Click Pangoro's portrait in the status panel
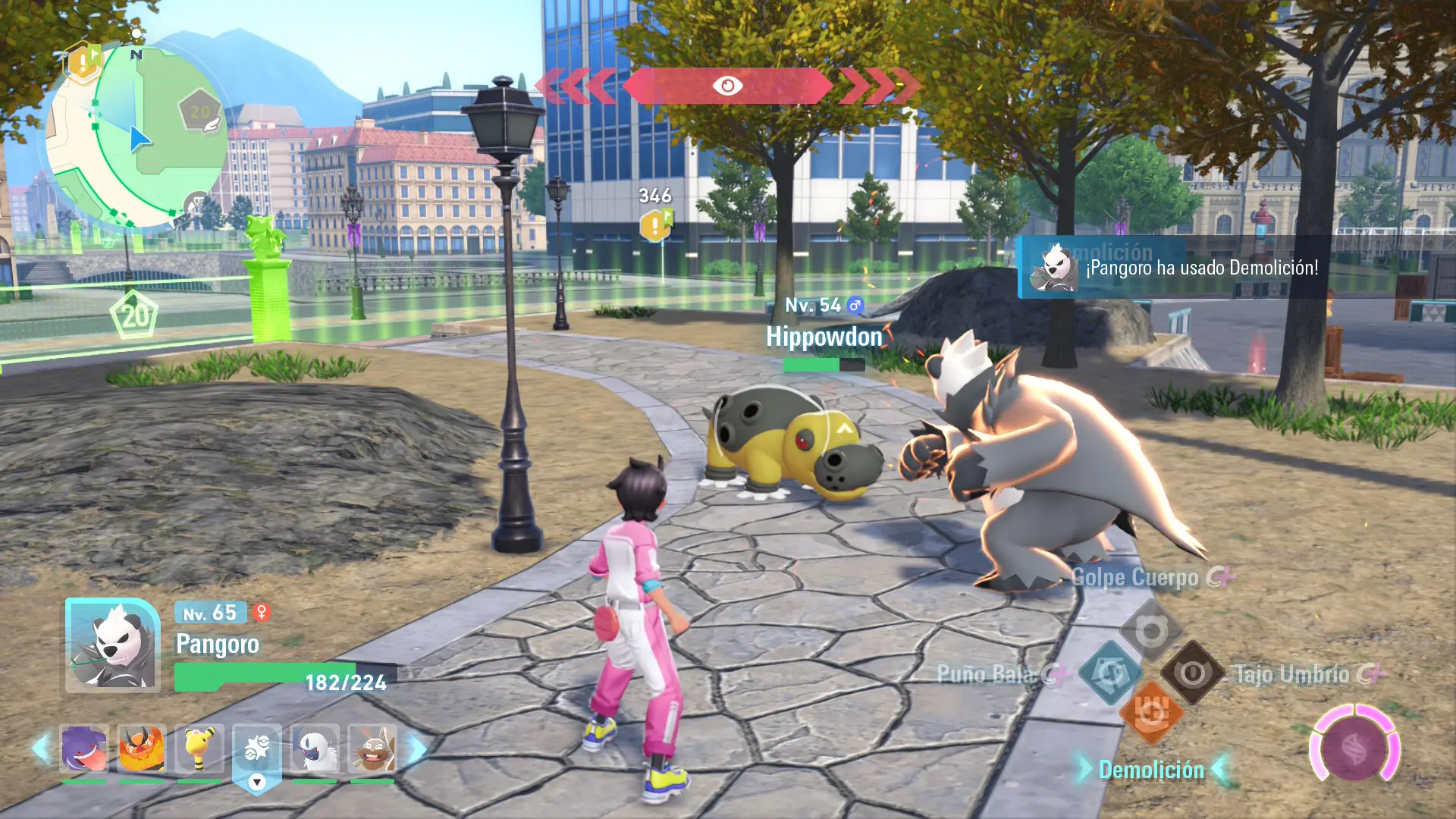 (113, 645)
